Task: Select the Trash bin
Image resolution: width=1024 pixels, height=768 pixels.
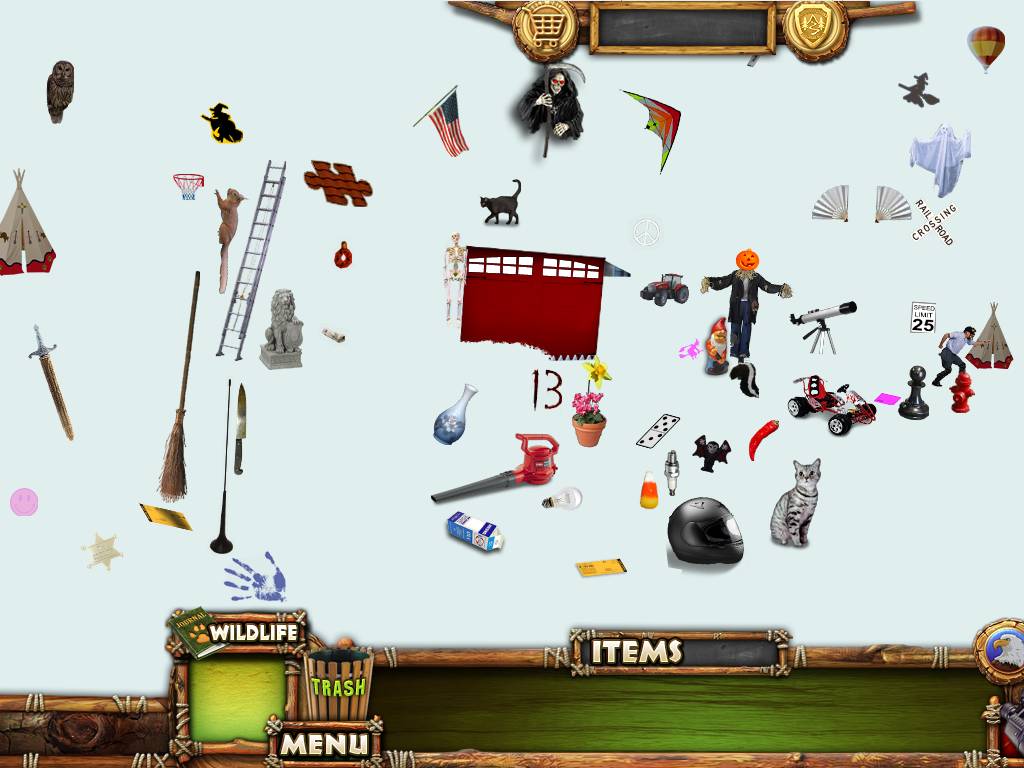Action: [338, 684]
